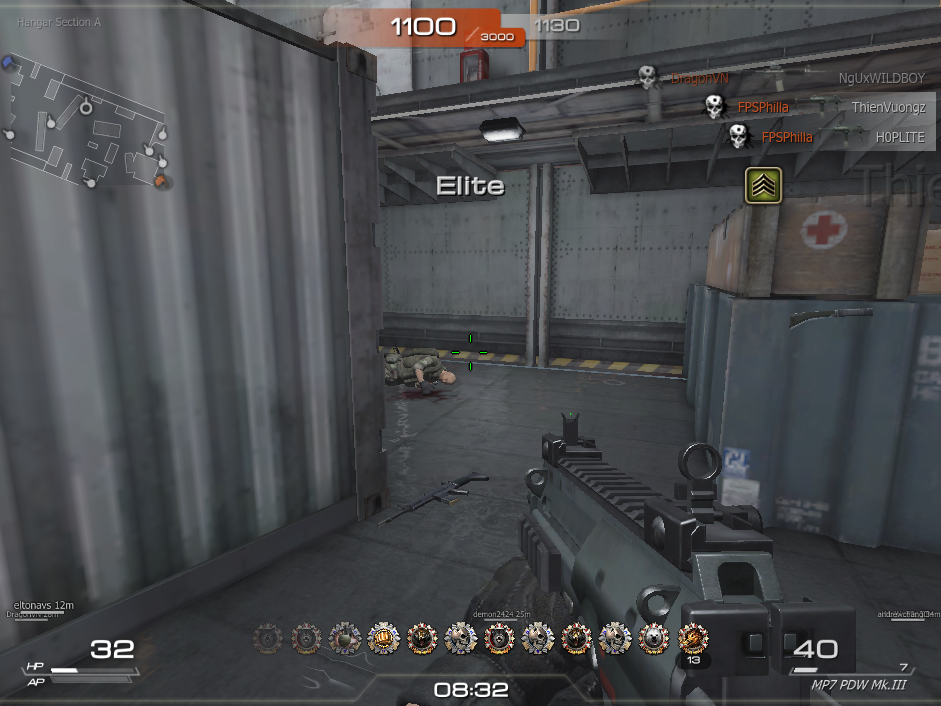Choose the kill feed row for H0PLITE

coord(828,137)
